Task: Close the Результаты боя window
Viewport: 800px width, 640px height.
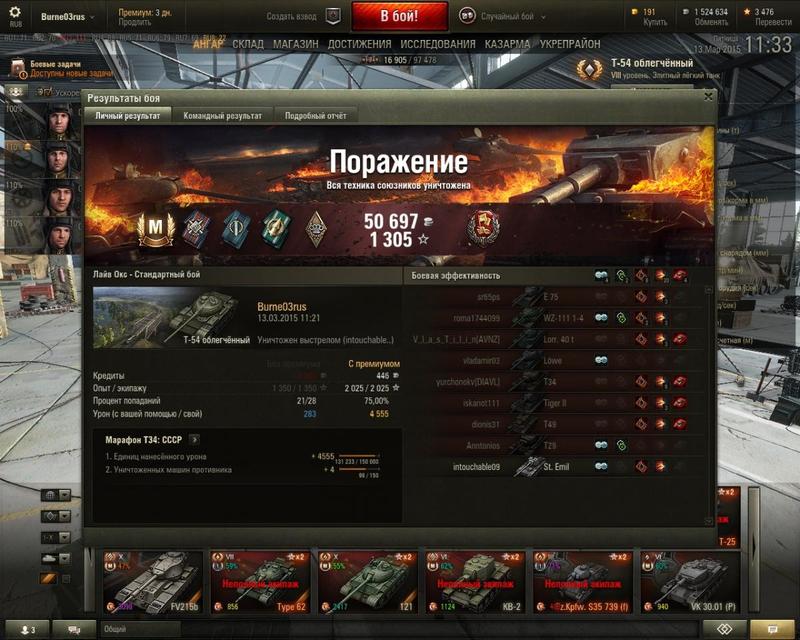Action: point(709,97)
